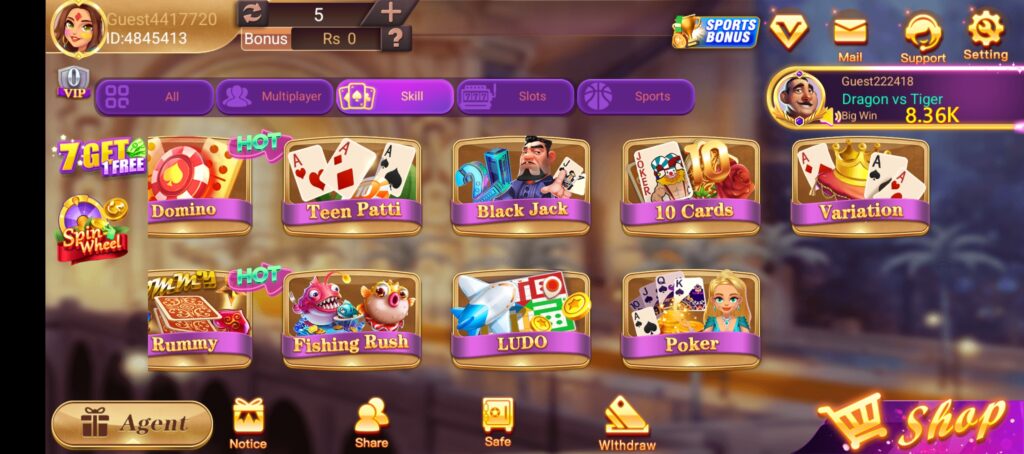Choose the 10 Cards game
Image resolution: width=1024 pixels, height=454 pixels.
point(691,185)
